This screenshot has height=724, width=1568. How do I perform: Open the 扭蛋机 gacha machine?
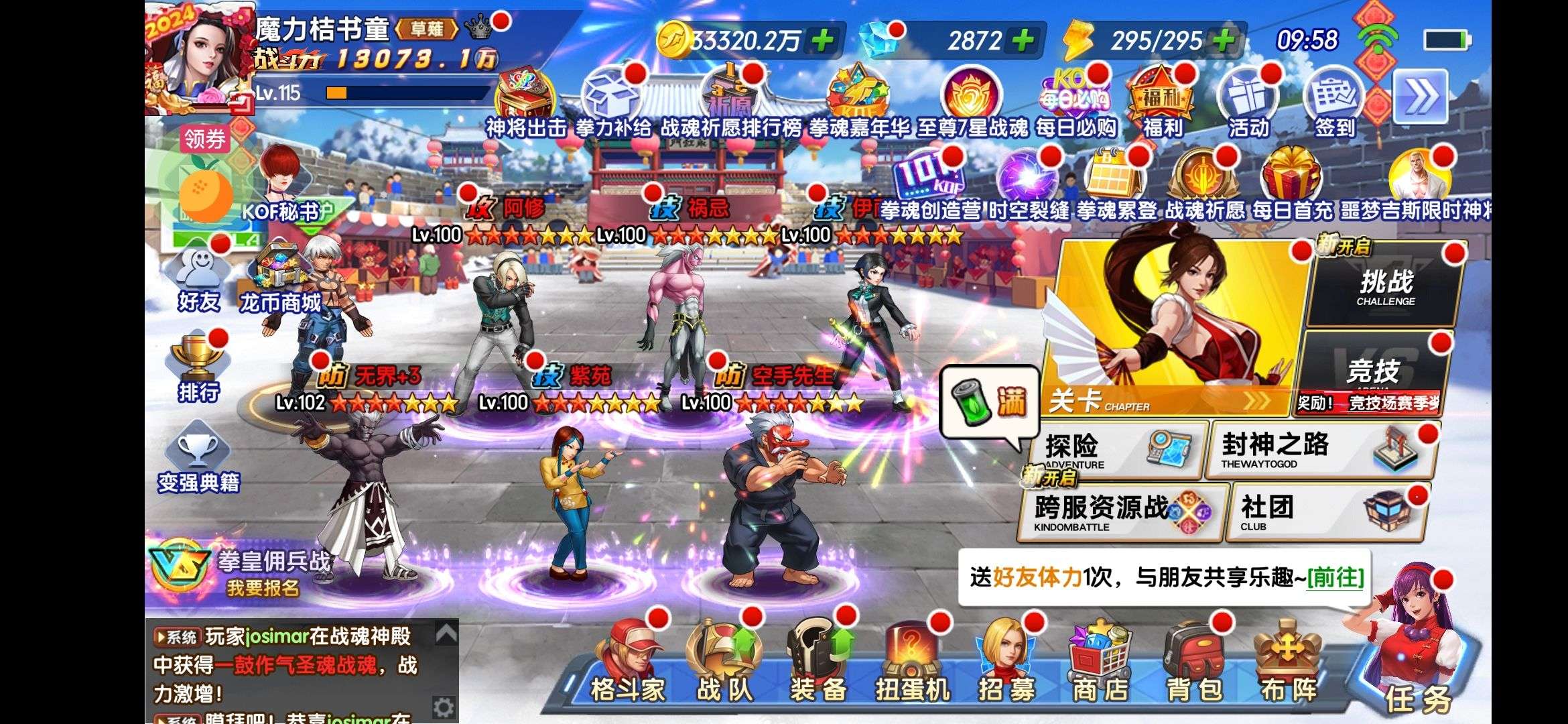[913, 664]
